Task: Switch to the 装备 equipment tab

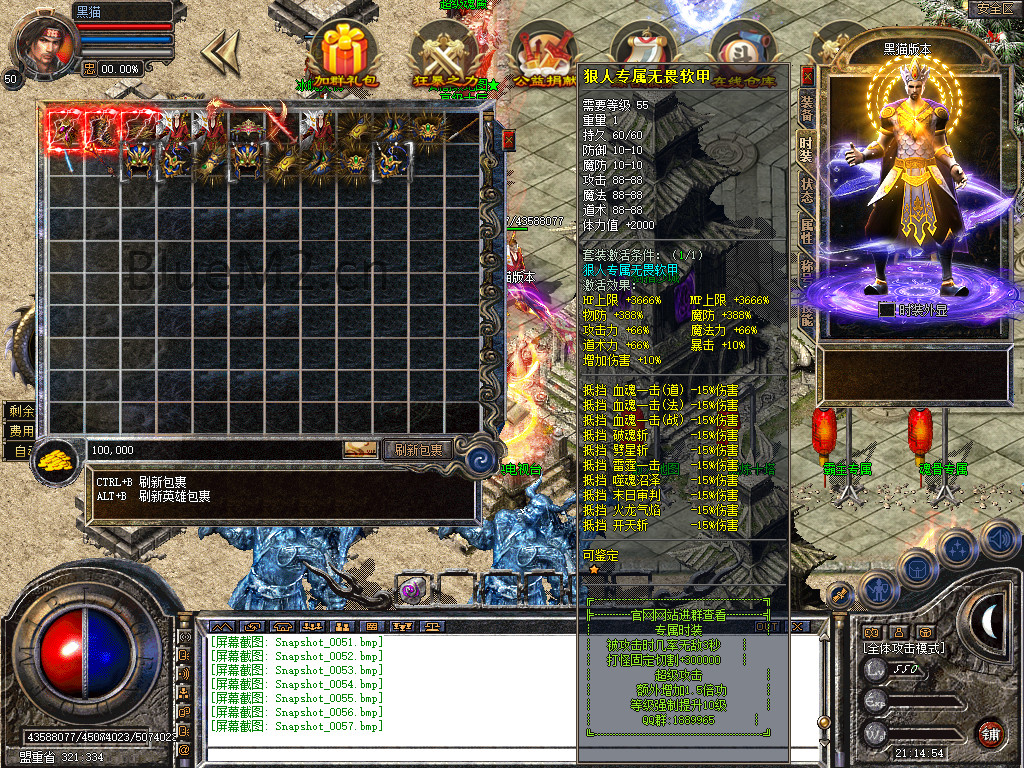Action: [806, 109]
